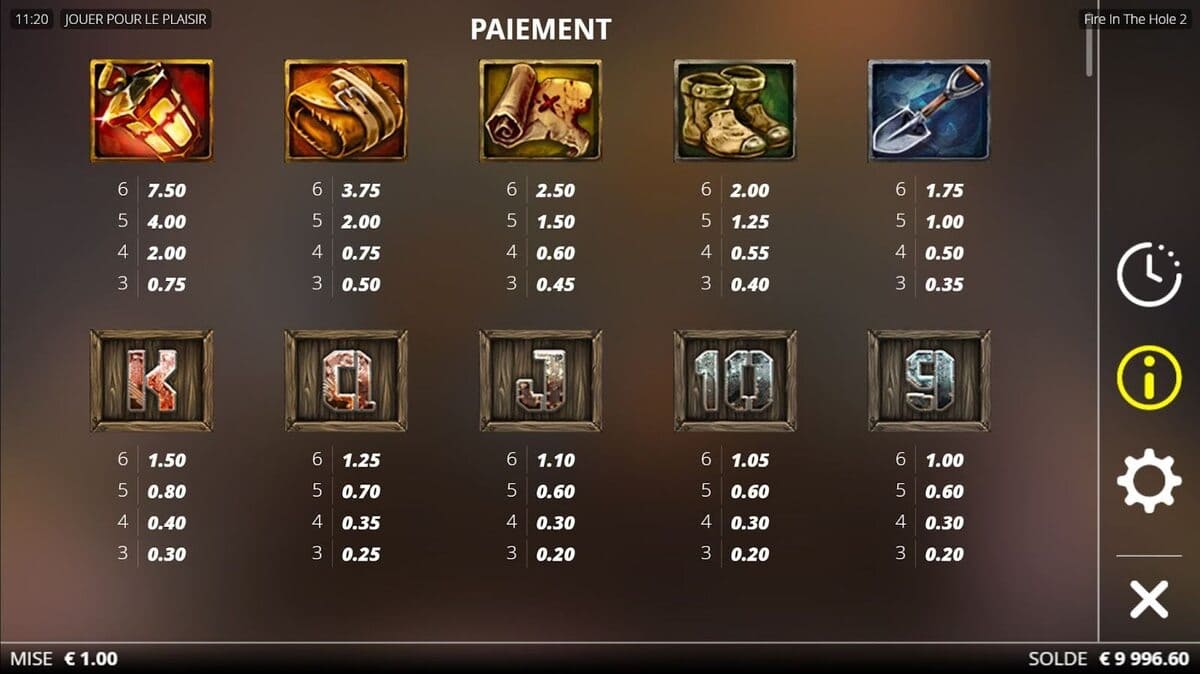This screenshot has width=1200, height=674.
Task: Open the clock history icon
Action: (x=1149, y=272)
